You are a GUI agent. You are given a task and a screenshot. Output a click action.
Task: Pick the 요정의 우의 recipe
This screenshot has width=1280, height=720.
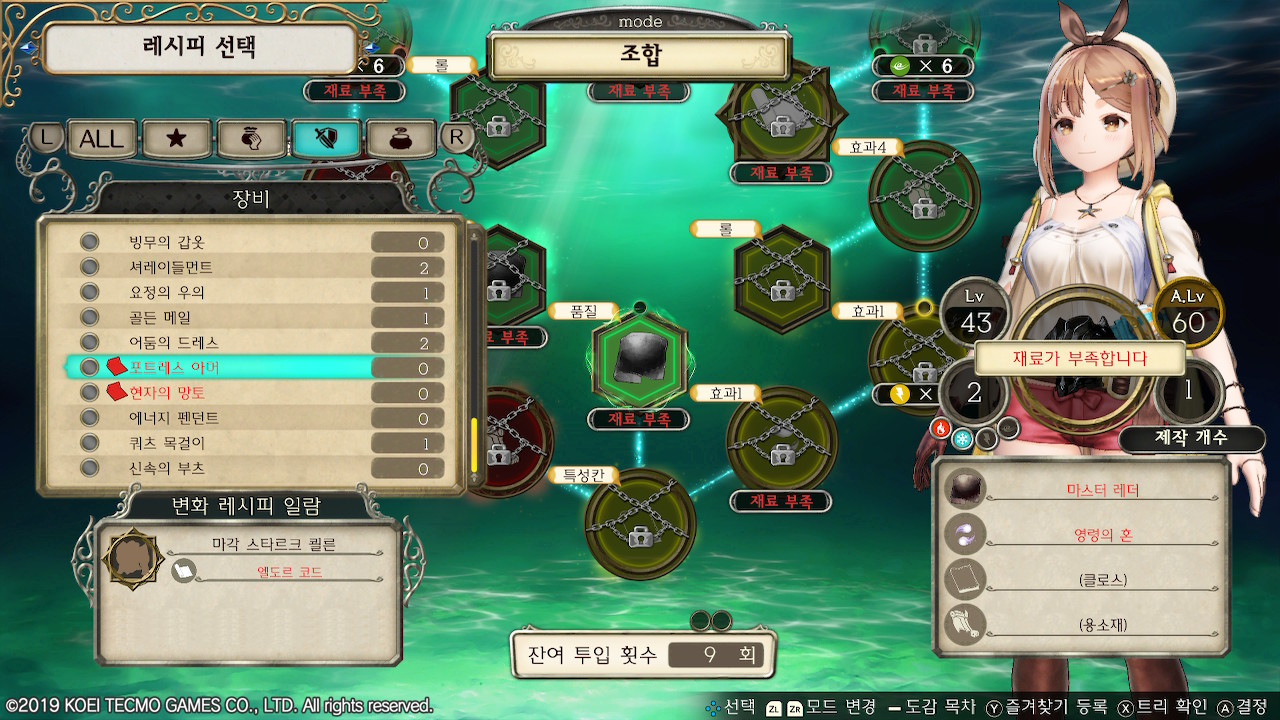[250, 293]
